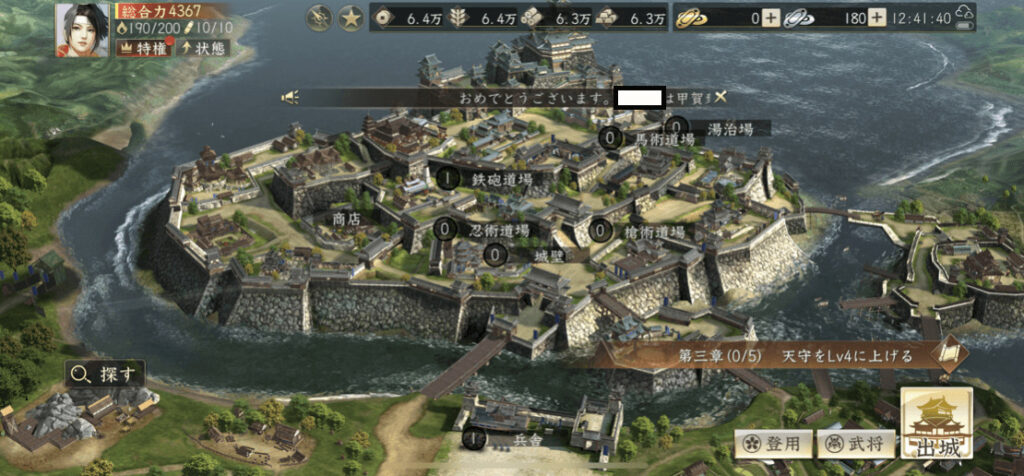Screen dimensions: 1024x476
Task: Click the crossed-arrows round icon
Action: pyautogui.click(x=318, y=17)
